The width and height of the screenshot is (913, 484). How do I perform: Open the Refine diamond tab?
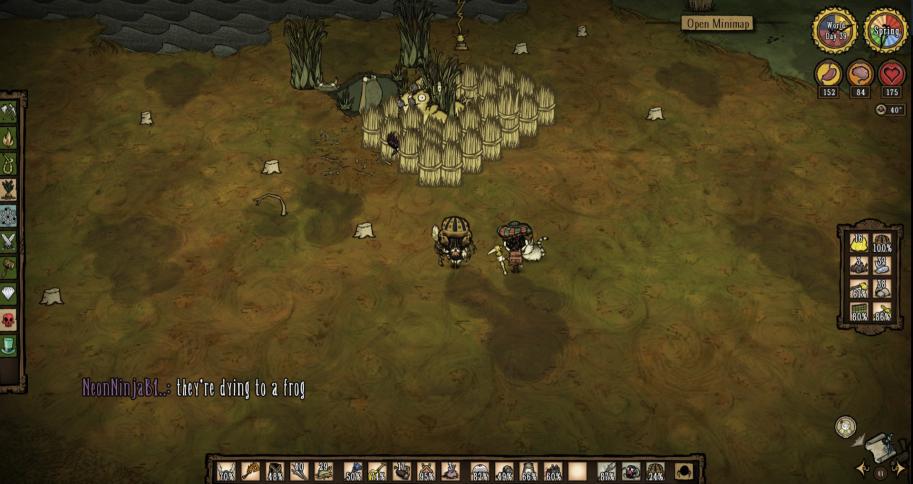tap(10, 293)
